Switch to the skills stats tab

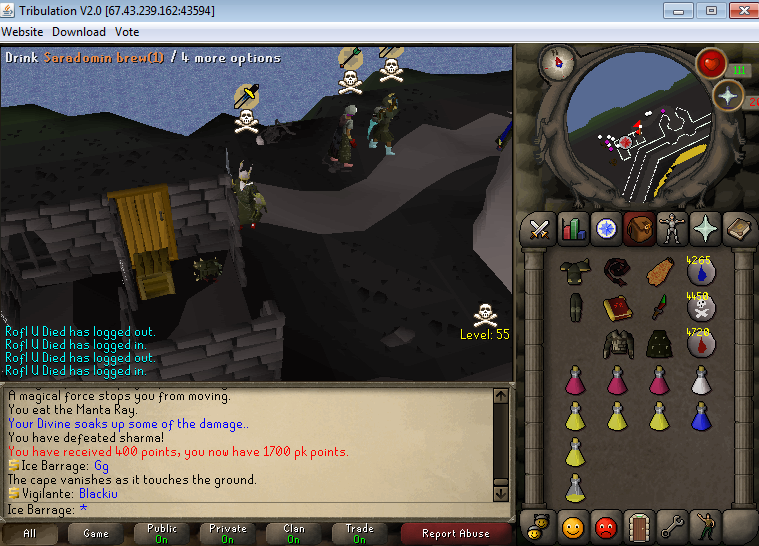click(573, 229)
